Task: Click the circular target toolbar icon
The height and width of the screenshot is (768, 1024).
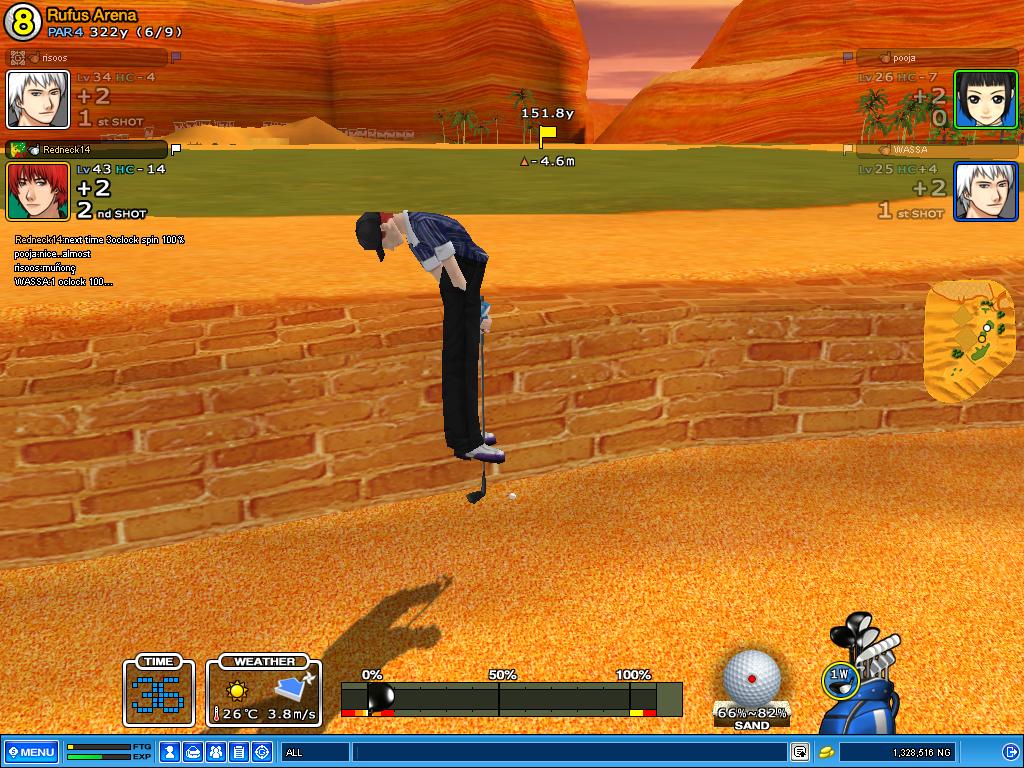Action: click(263, 752)
